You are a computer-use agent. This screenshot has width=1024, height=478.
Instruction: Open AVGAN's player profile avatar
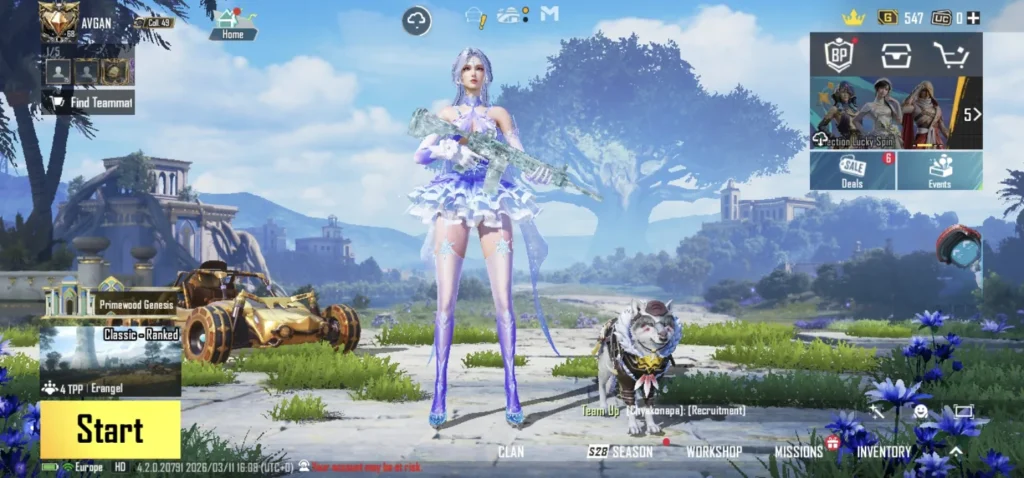(x=59, y=22)
